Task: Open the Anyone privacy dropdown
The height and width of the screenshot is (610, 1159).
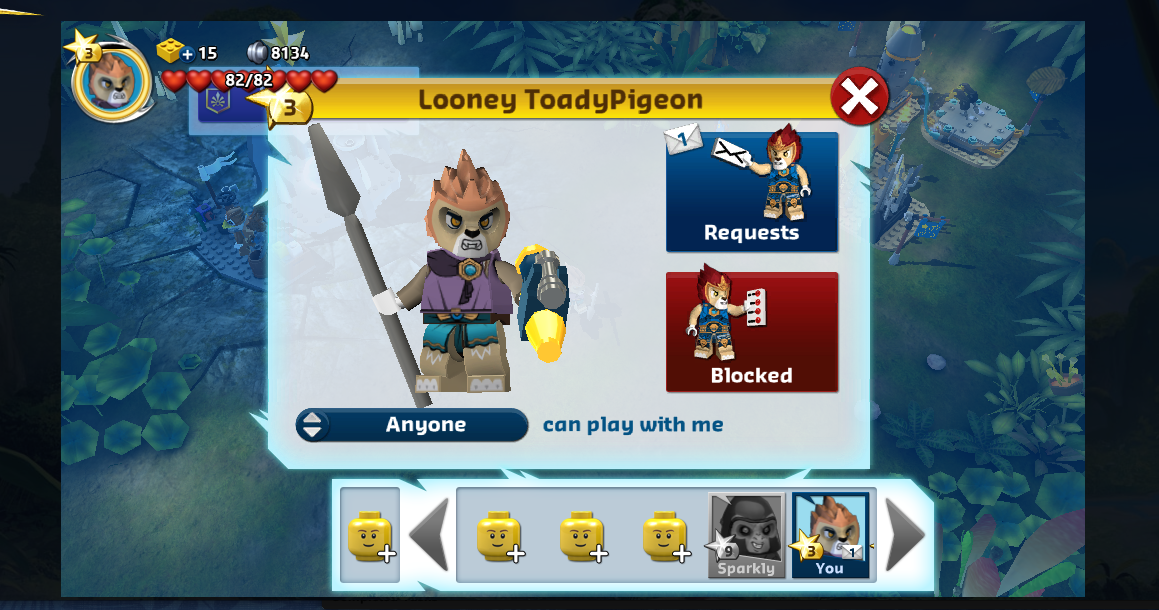Action: click(x=412, y=425)
